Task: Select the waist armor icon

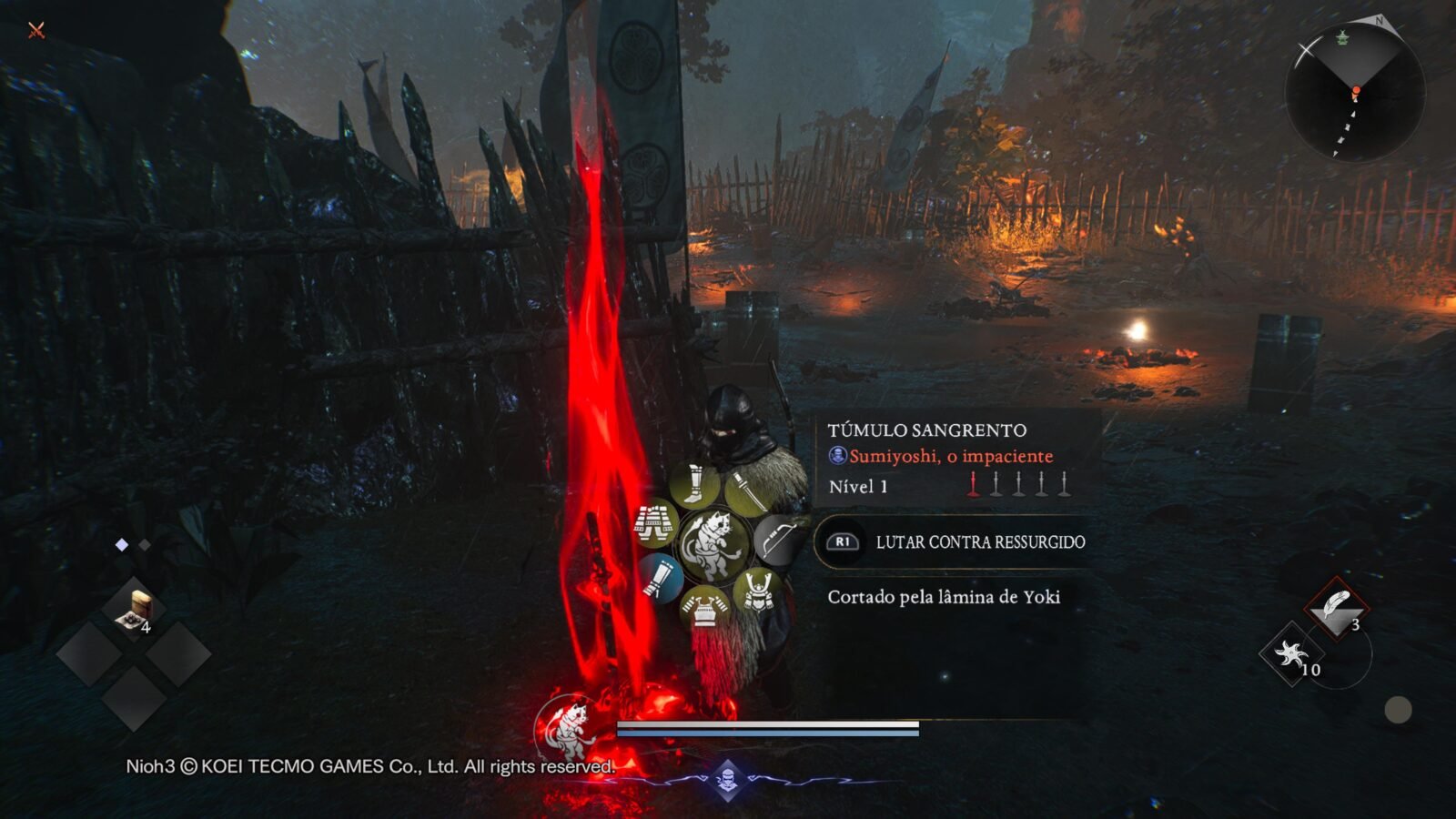Action: point(656,524)
